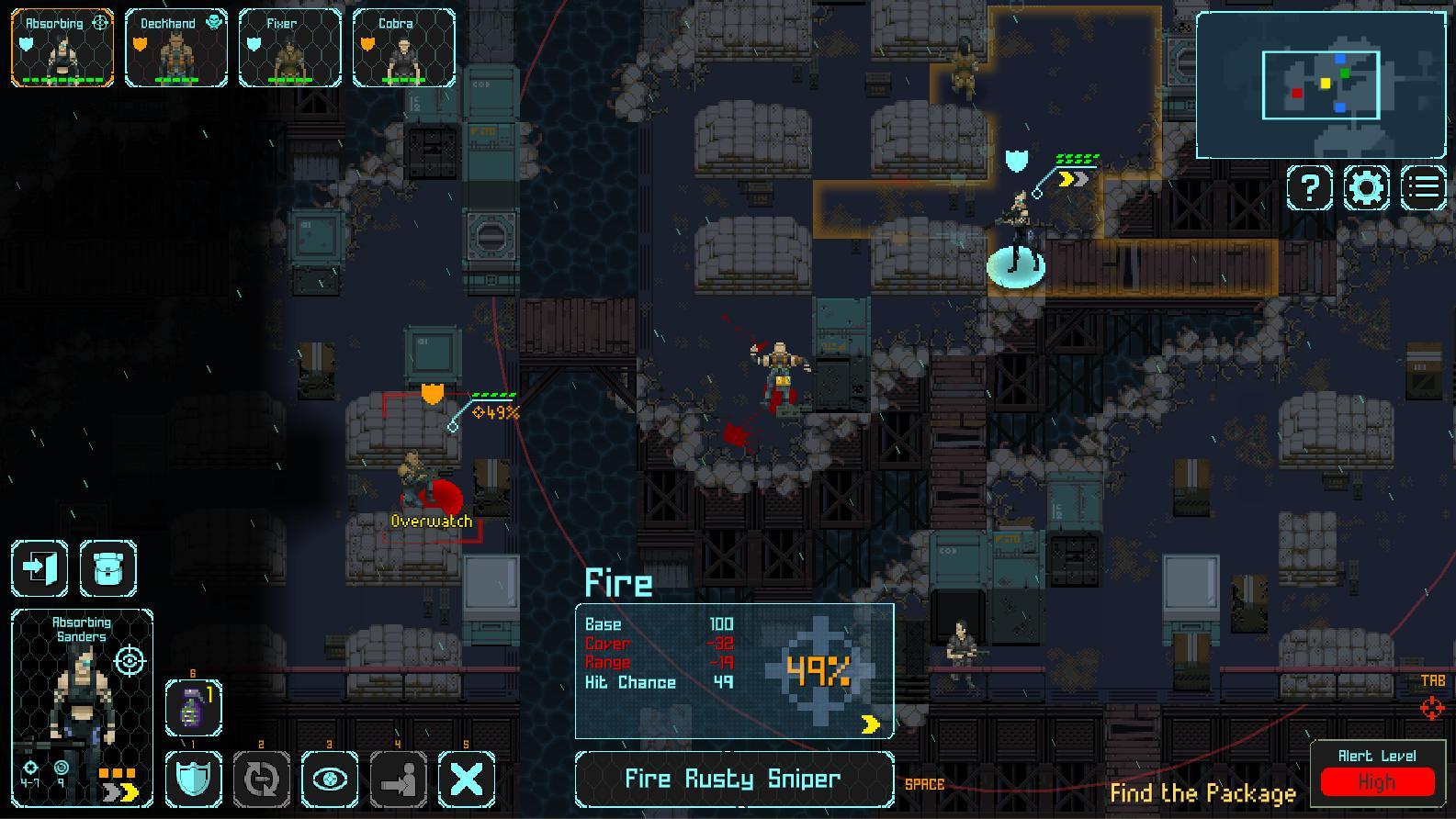Open the game settings gear
The width and height of the screenshot is (1456, 819).
1368,187
